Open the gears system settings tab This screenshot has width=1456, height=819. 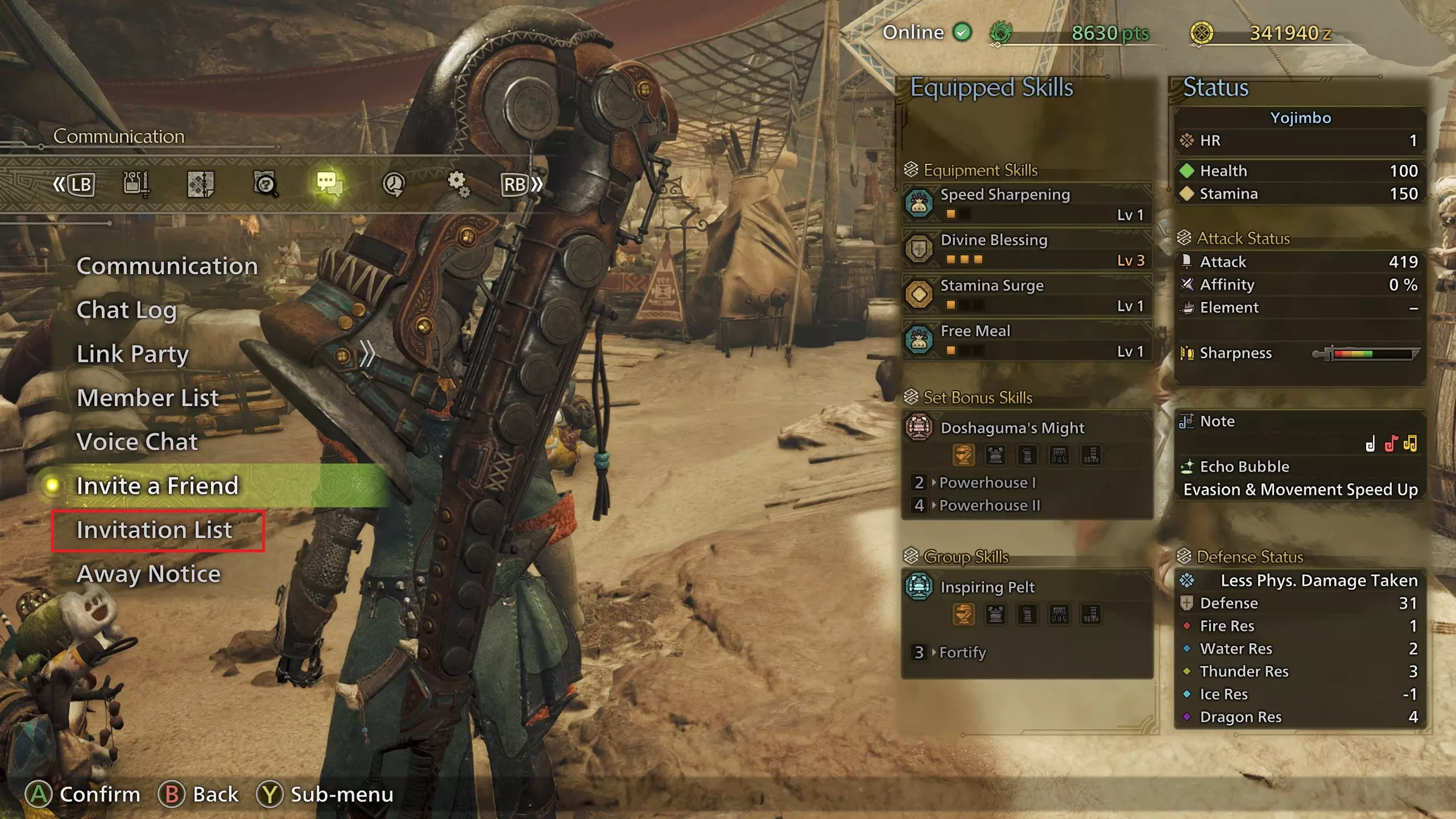coord(458,184)
